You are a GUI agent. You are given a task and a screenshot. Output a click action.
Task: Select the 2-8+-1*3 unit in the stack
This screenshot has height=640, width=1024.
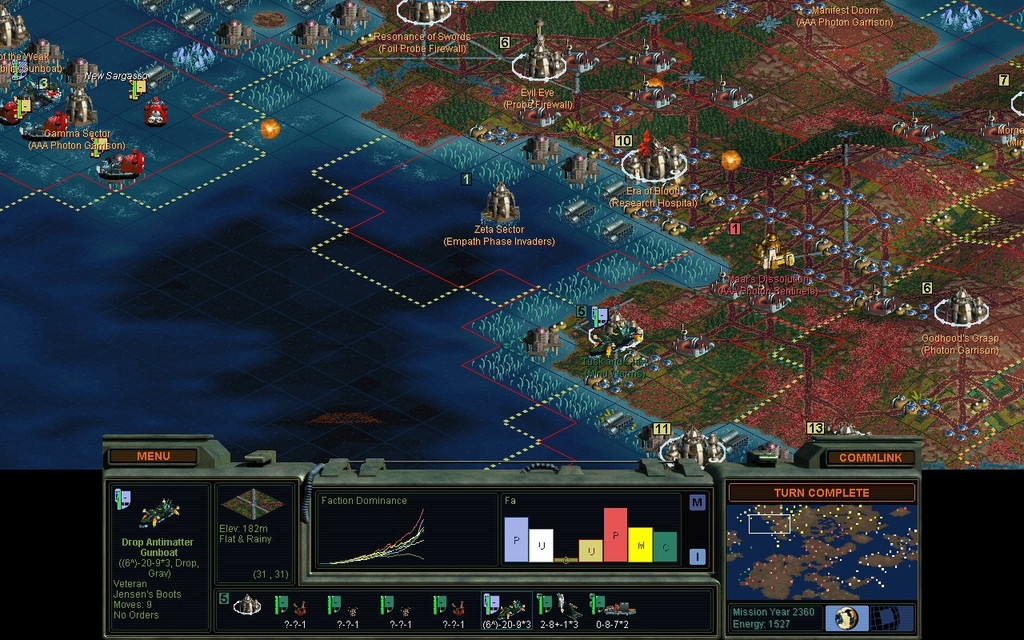(560, 607)
